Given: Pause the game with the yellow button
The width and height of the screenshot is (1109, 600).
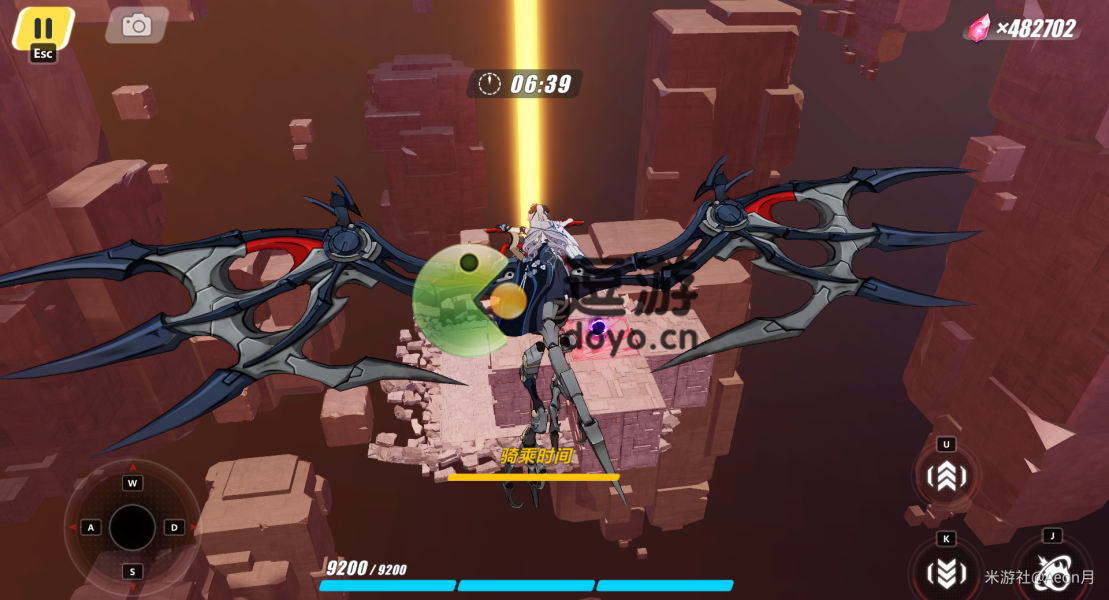Looking at the screenshot, I should coord(43,28).
